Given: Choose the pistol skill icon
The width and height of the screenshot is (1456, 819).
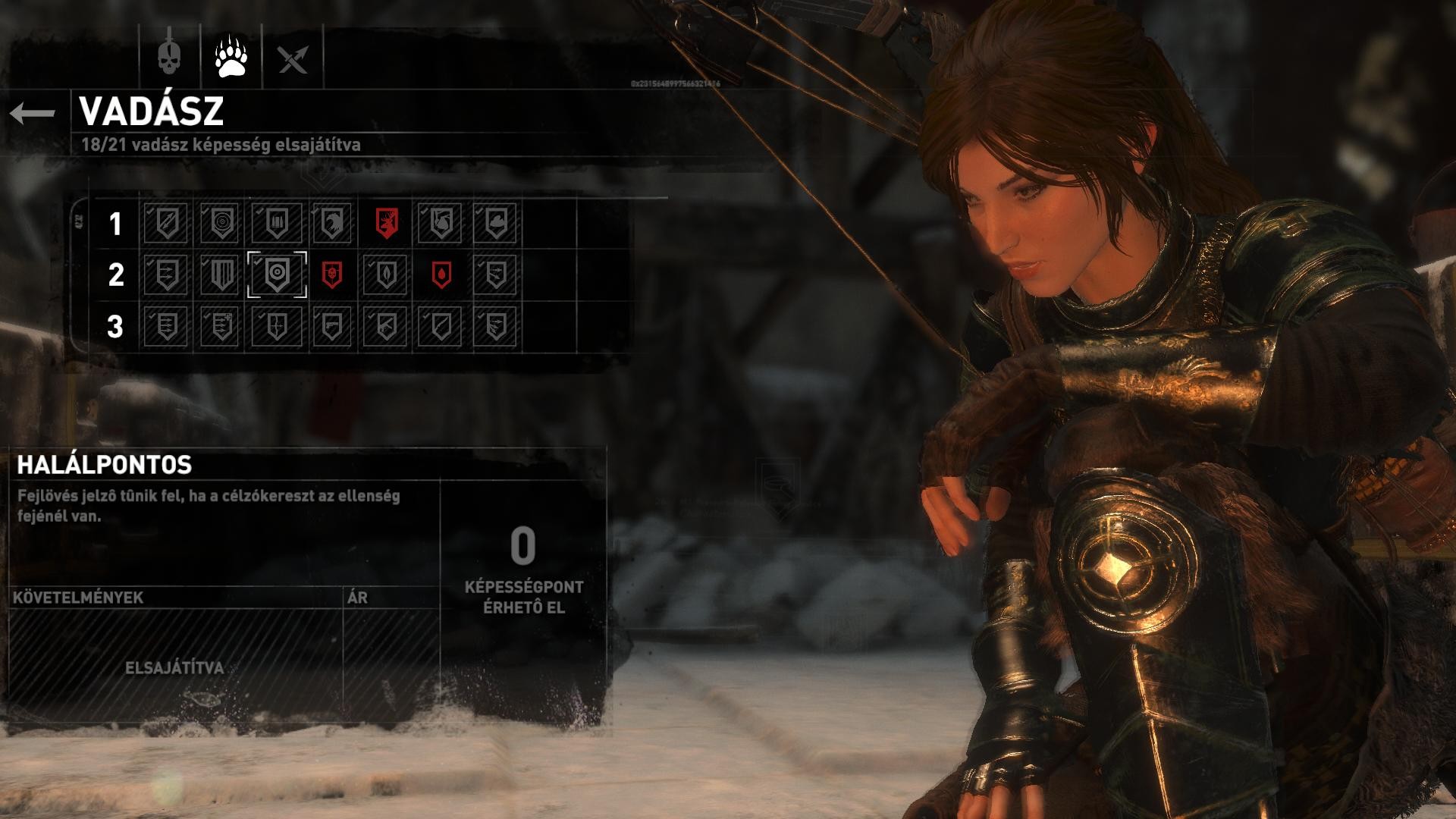Looking at the screenshot, I should pyautogui.click(x=331, y=327).
